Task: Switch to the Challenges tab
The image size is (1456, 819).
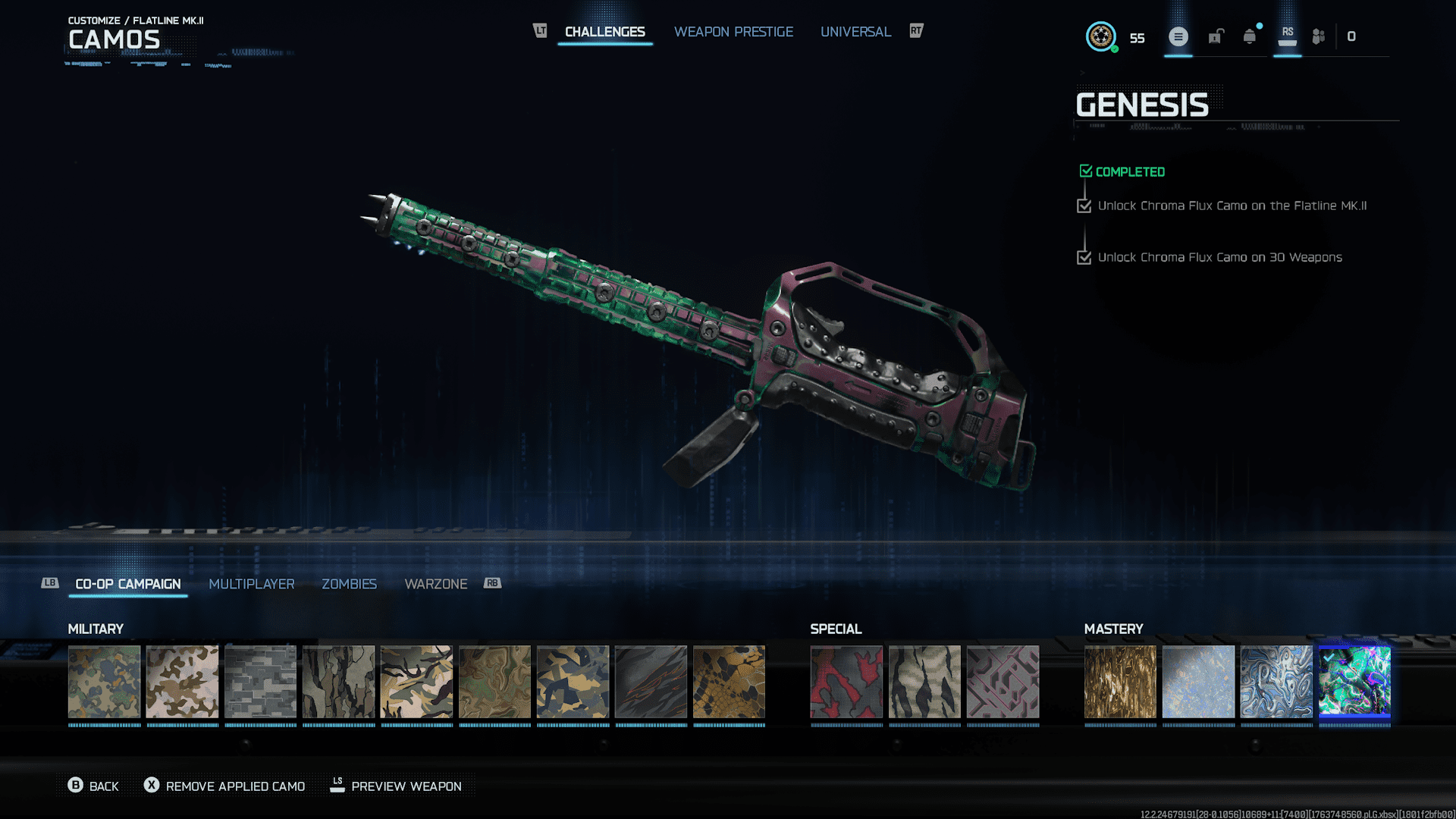Action: 604,32
